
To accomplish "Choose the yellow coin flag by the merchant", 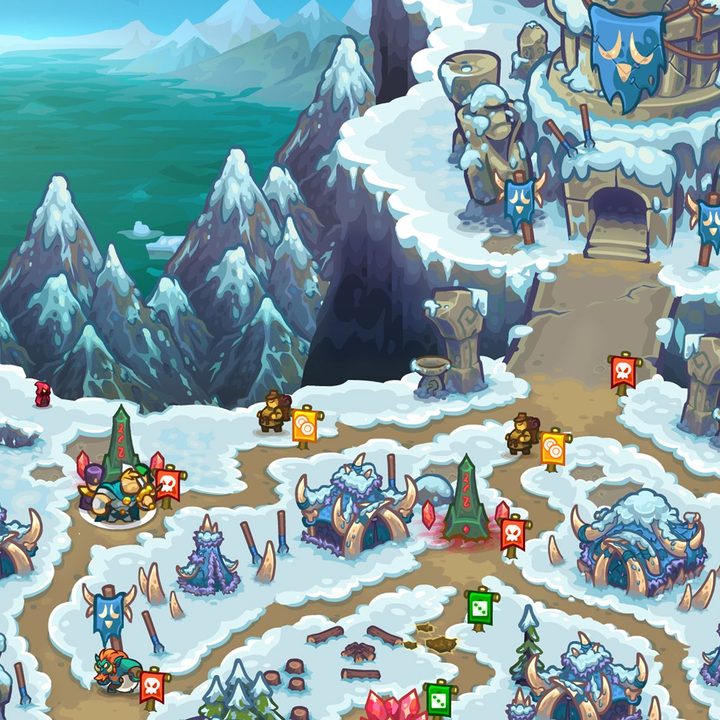I will pyautogui.click(x=305, y=425).
